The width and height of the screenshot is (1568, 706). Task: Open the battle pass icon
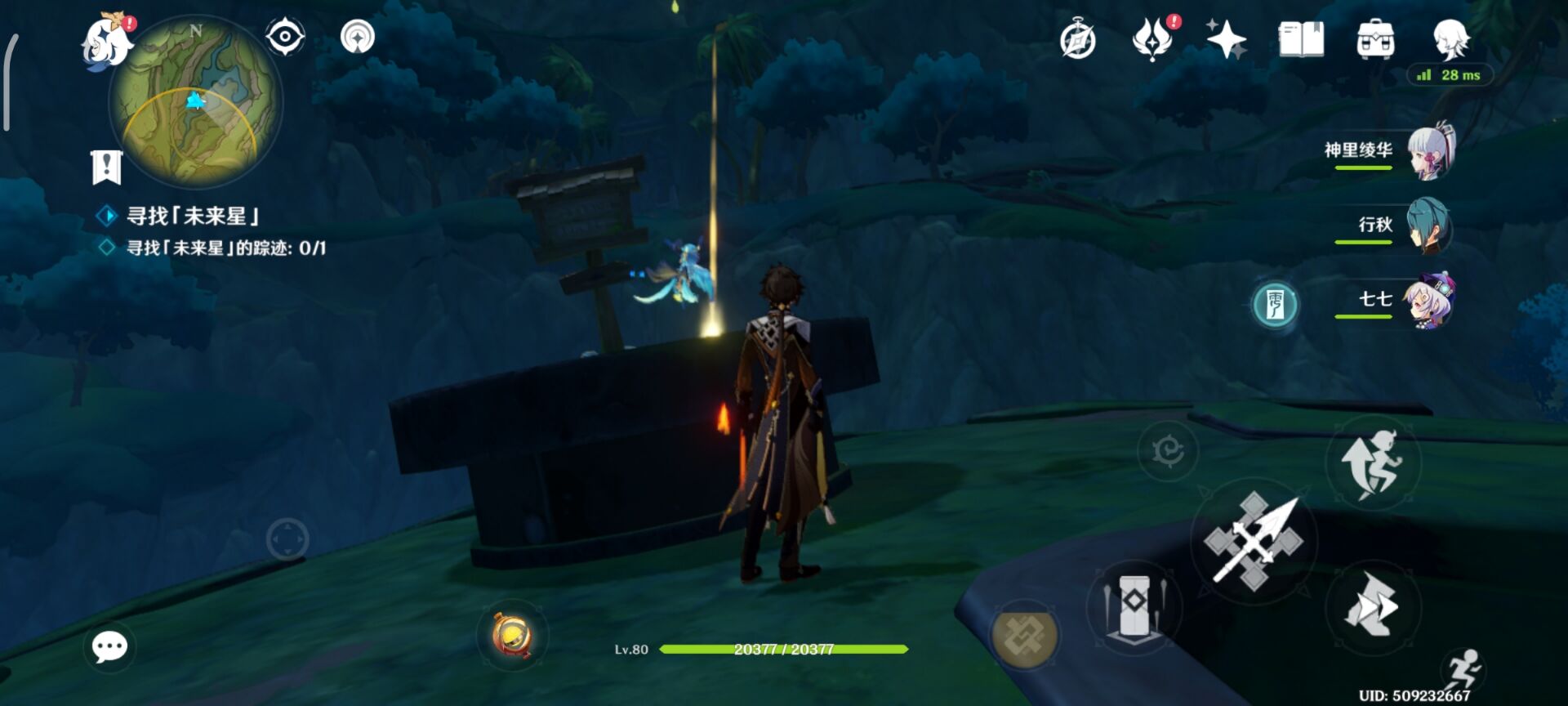1152,39
